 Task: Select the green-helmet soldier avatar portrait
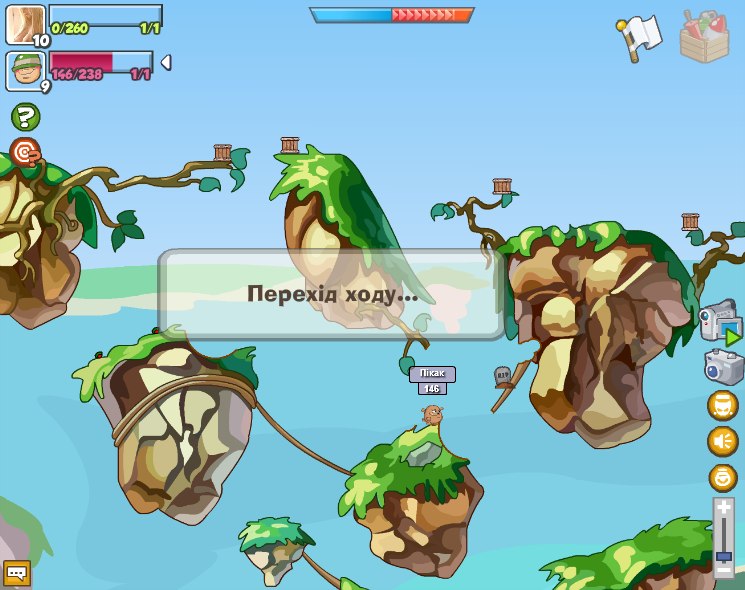pos(25,70)
